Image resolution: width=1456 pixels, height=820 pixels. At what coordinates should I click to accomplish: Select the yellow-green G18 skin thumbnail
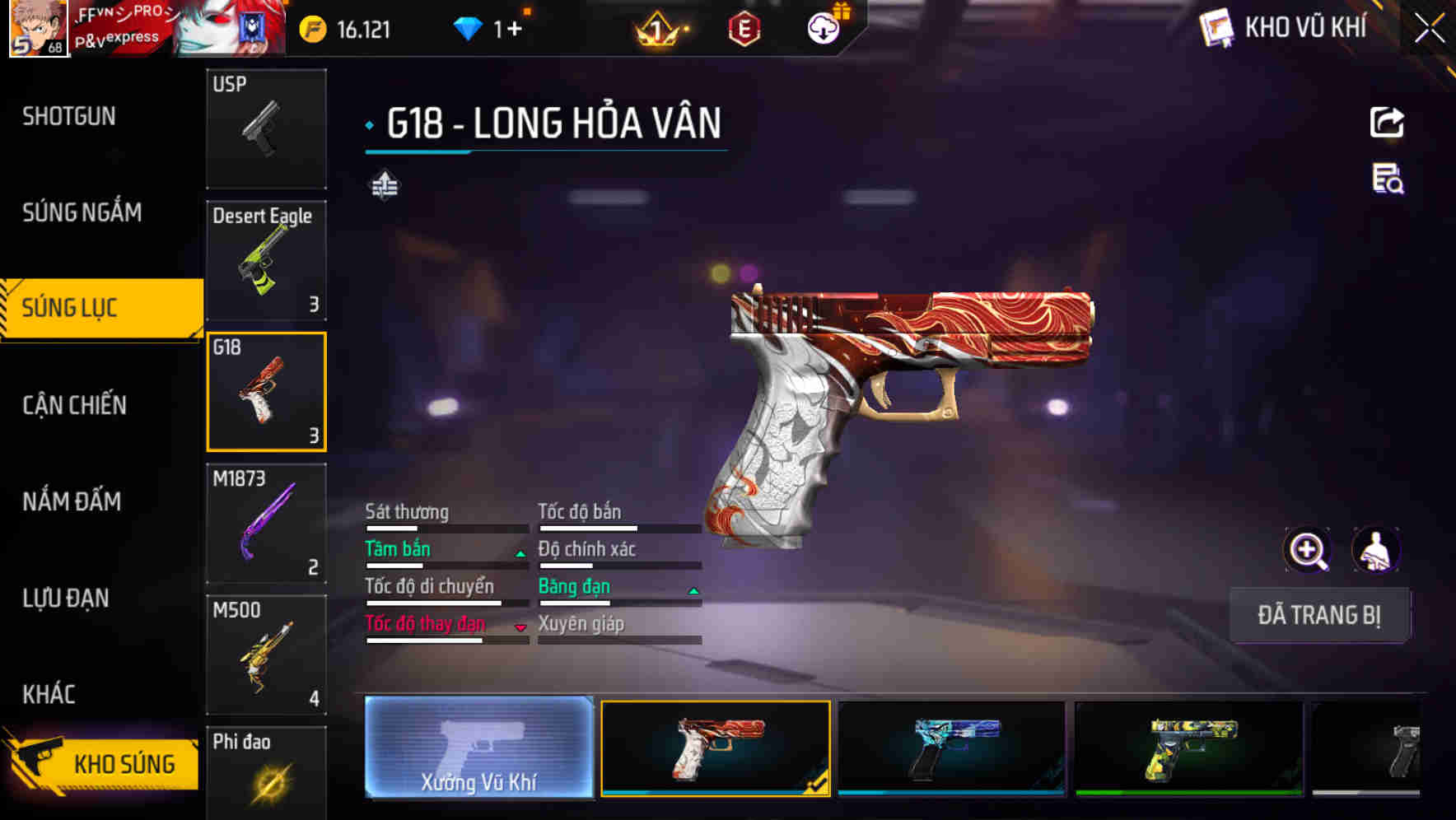[1188, 748]
